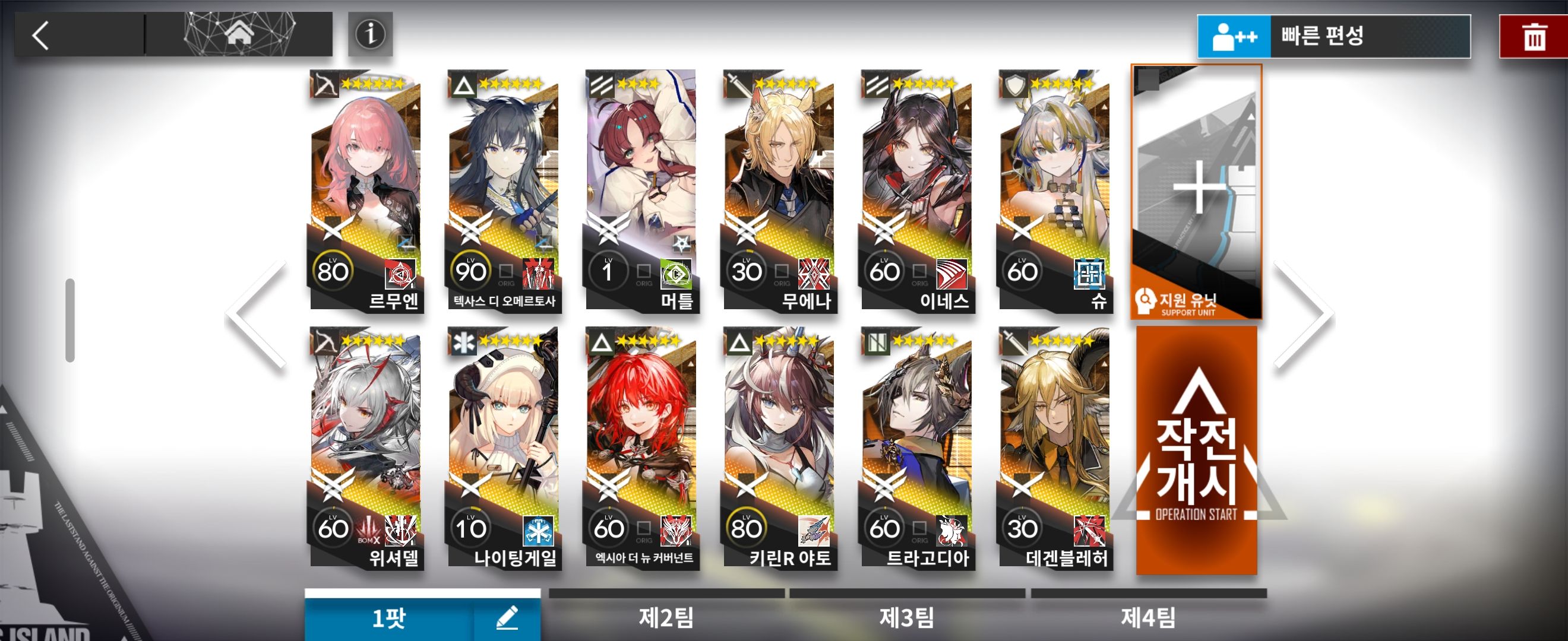Image resolution: width=1568 pixels, height=641 pixels.
Task: Switch to the 제4팀 squad tab
Action: coord(1148,617)
